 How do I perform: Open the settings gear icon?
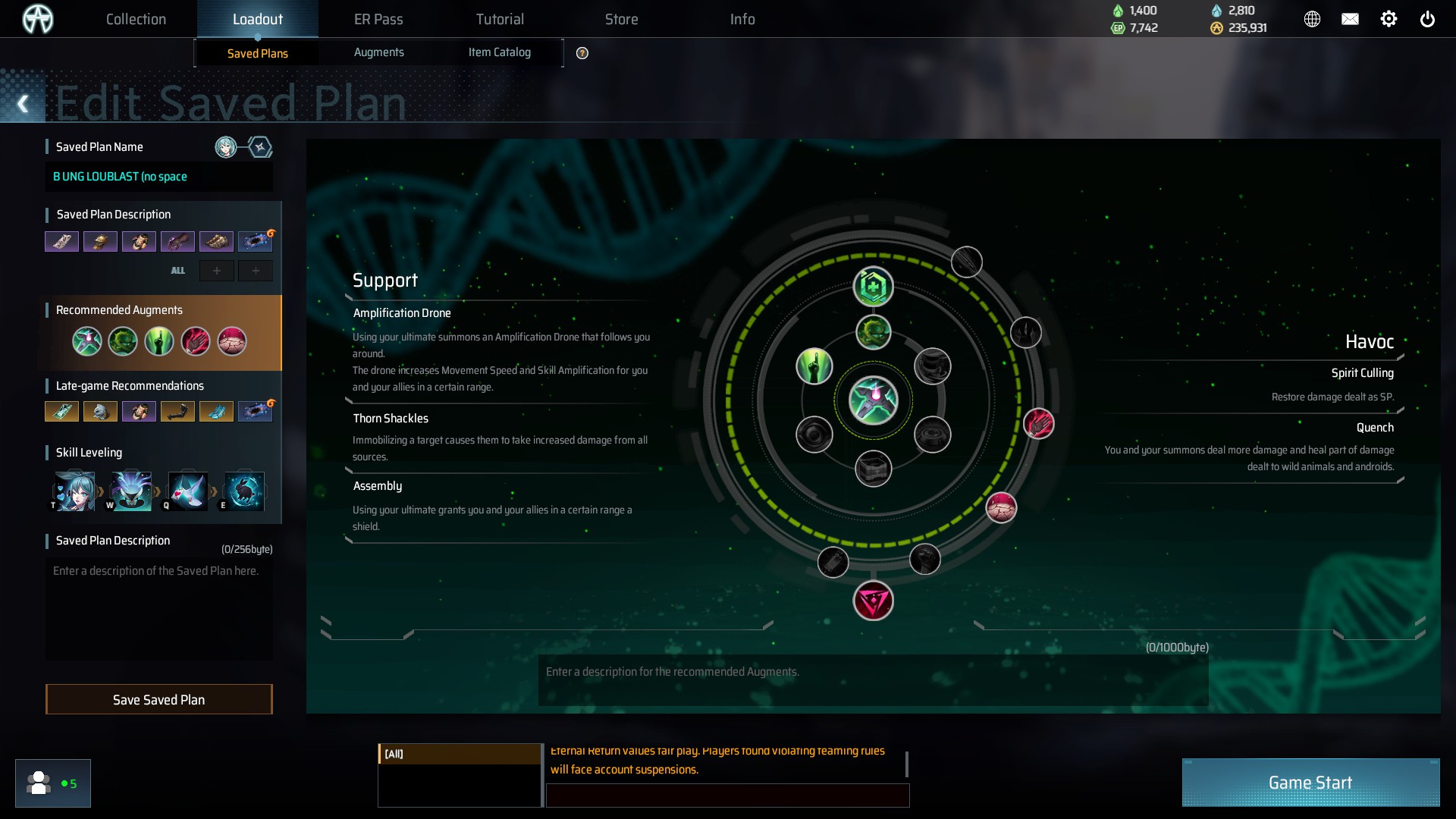pyautogui.click(x=1389, y=19)
